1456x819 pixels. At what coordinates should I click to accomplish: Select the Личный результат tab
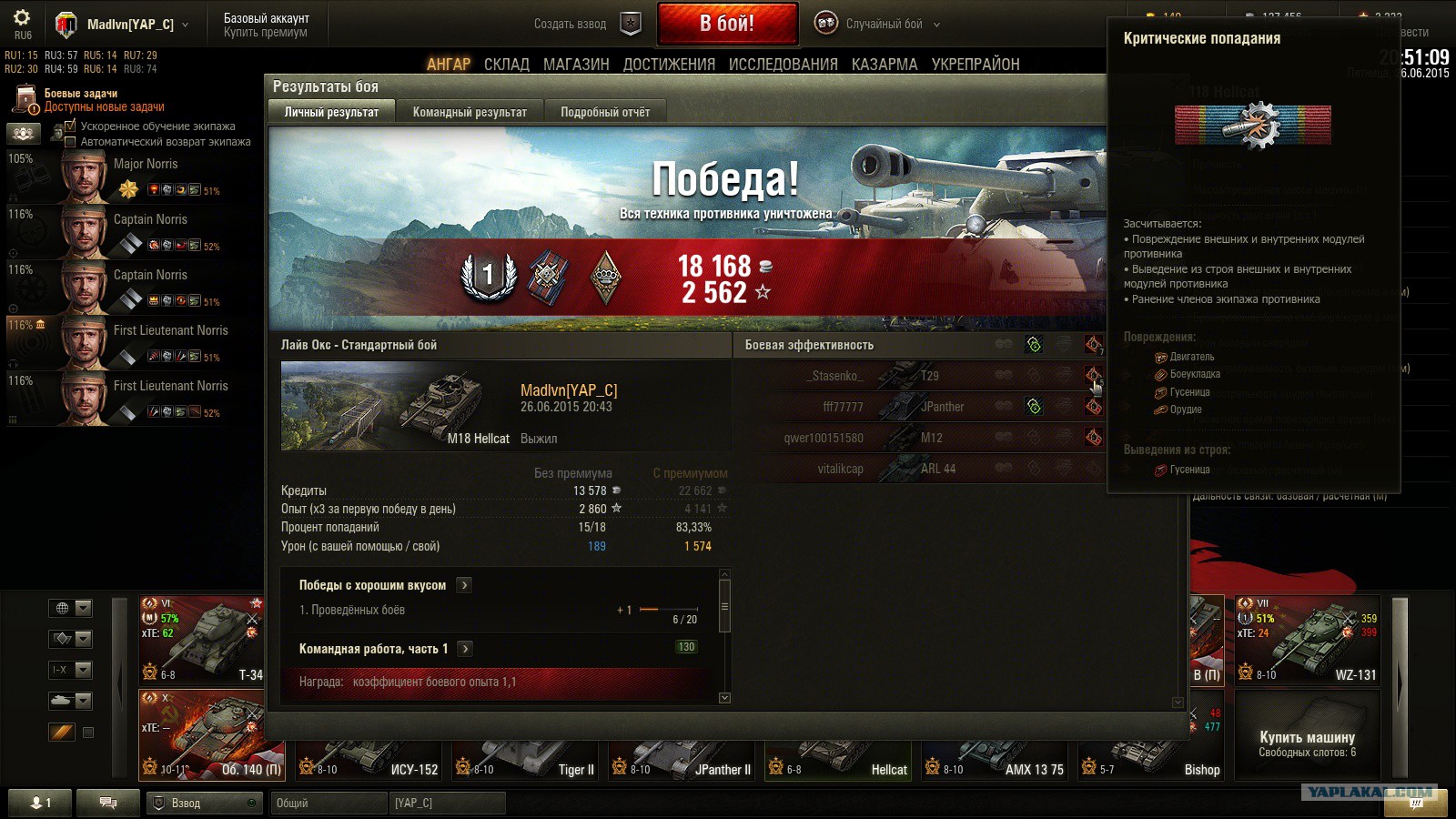[331, 112]
